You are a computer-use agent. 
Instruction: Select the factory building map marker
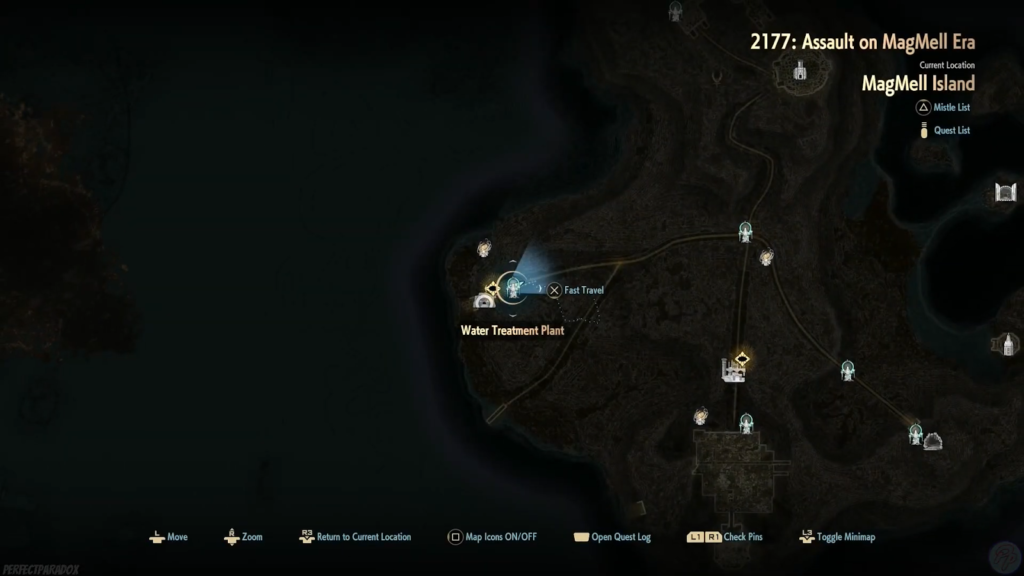(731, 371)
